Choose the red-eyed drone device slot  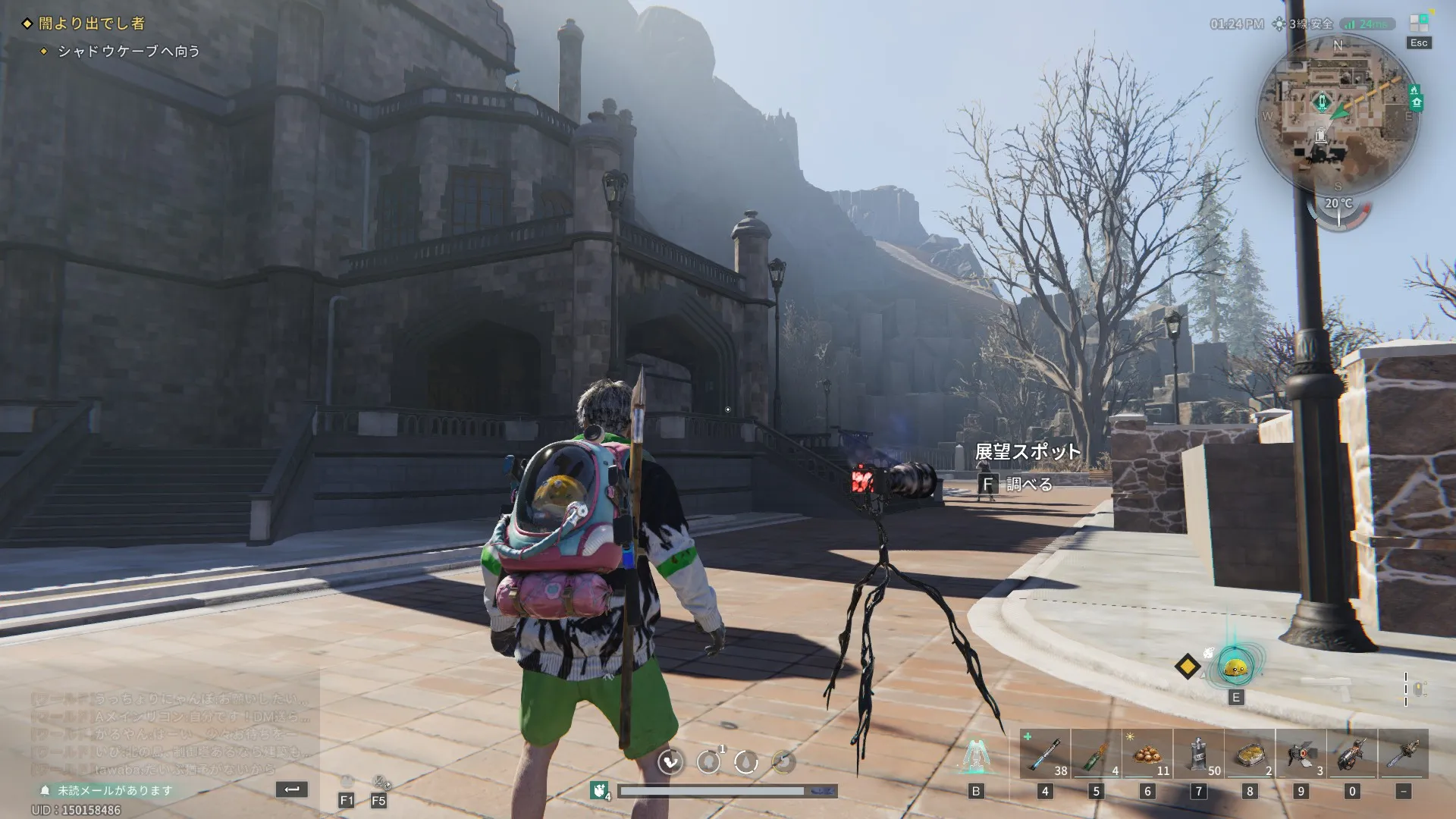[1301, 755]
